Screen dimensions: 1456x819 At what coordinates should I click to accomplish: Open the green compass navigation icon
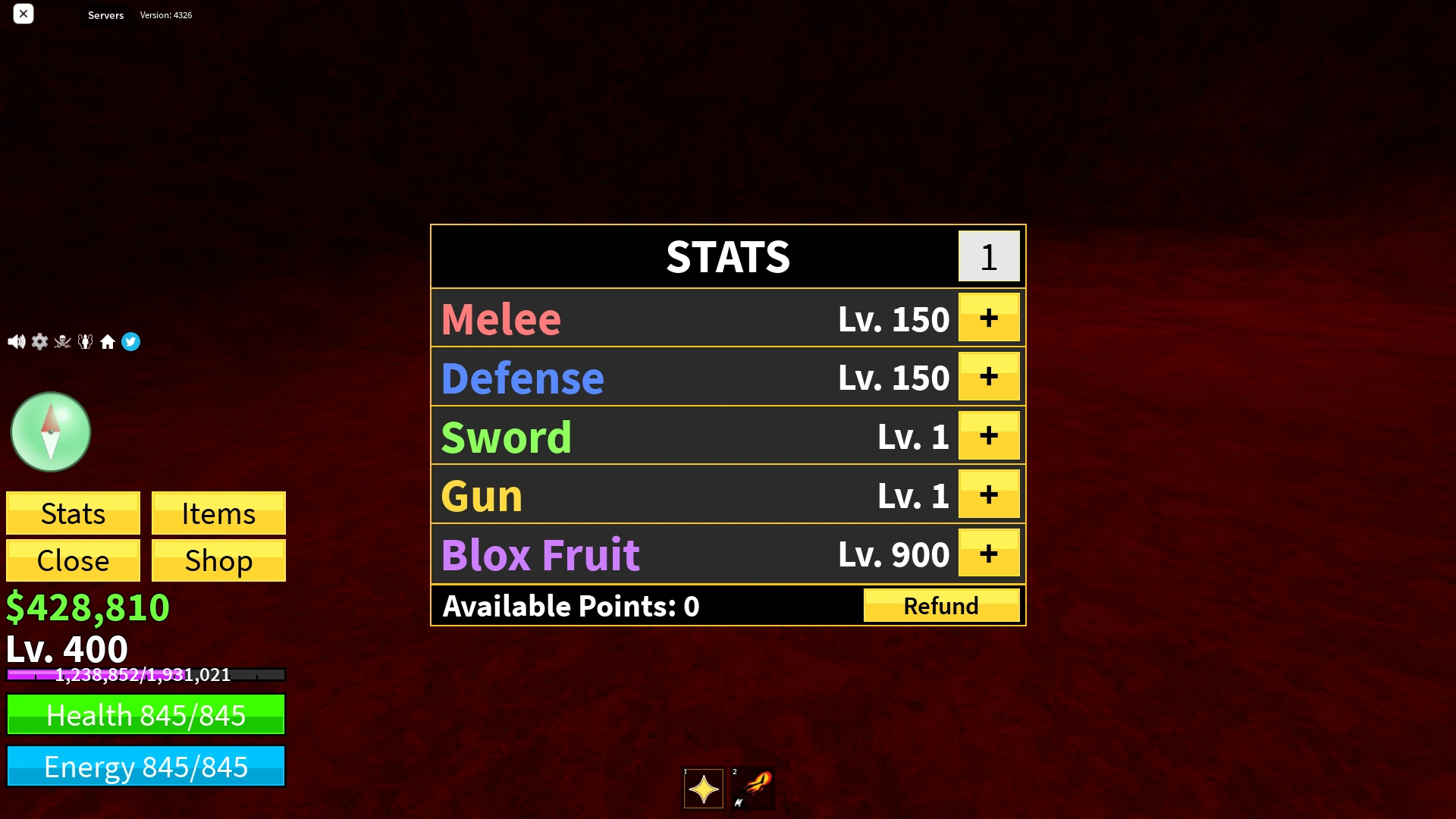coord(50,431)
